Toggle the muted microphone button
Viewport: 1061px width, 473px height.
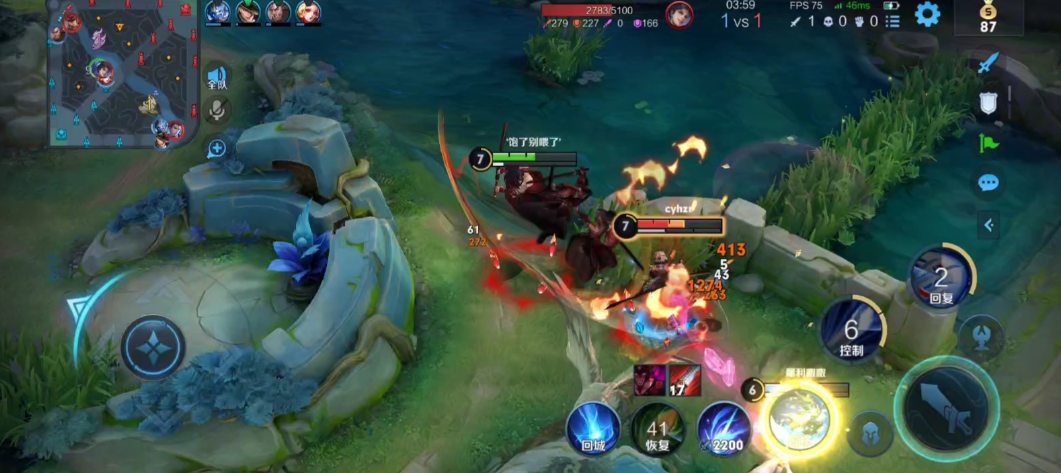(217, 110)
